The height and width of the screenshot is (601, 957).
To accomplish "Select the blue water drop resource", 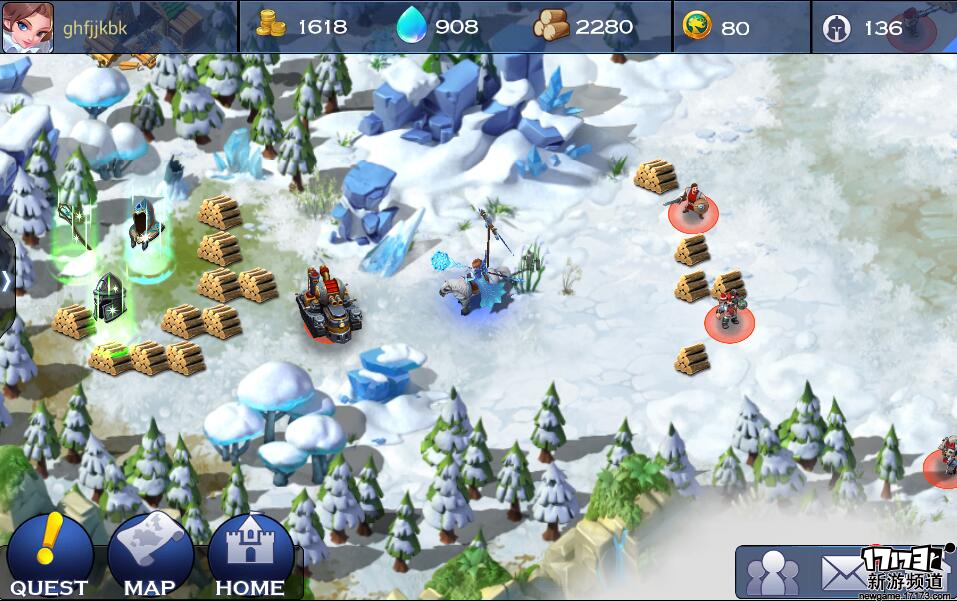I will pyautogui.click(x=411, y=27).
